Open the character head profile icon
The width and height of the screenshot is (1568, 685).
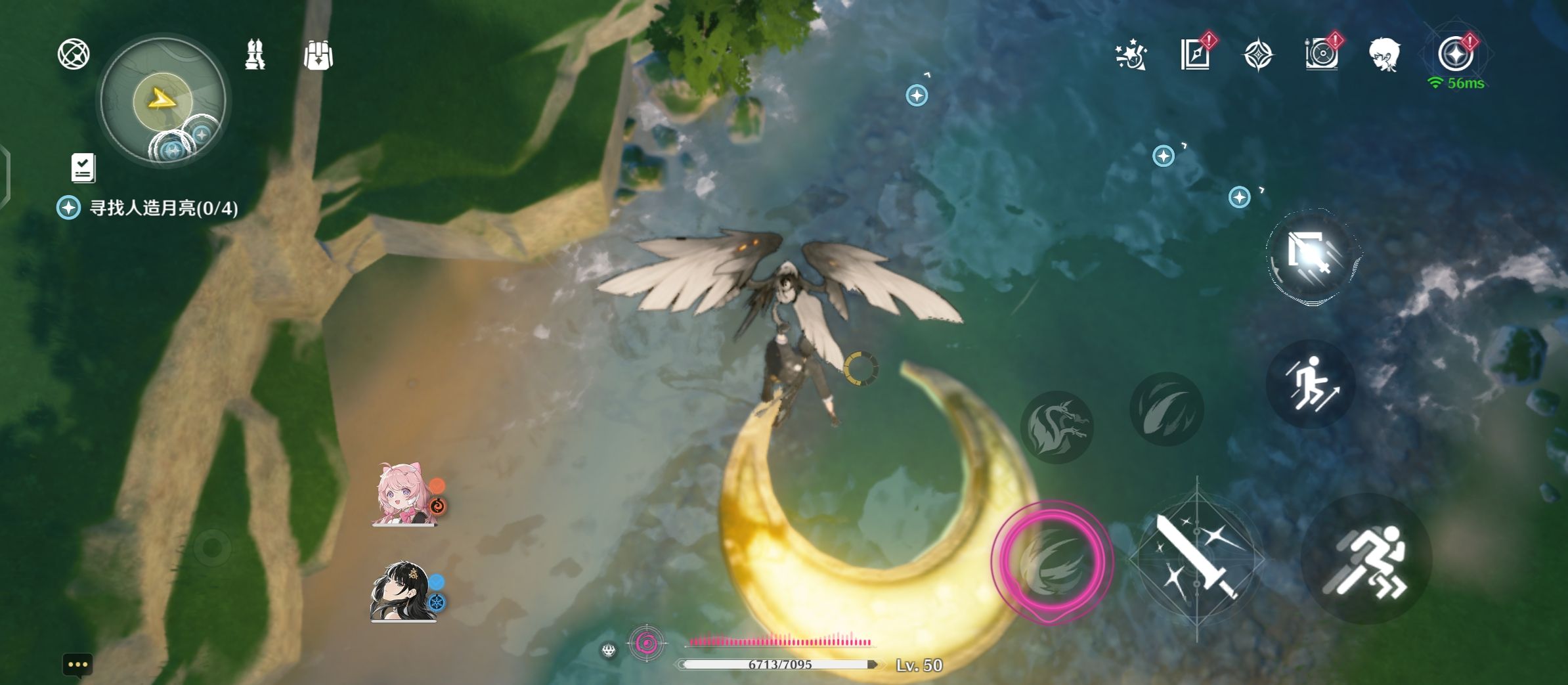pyautogui.click(x=1384, y=54)
